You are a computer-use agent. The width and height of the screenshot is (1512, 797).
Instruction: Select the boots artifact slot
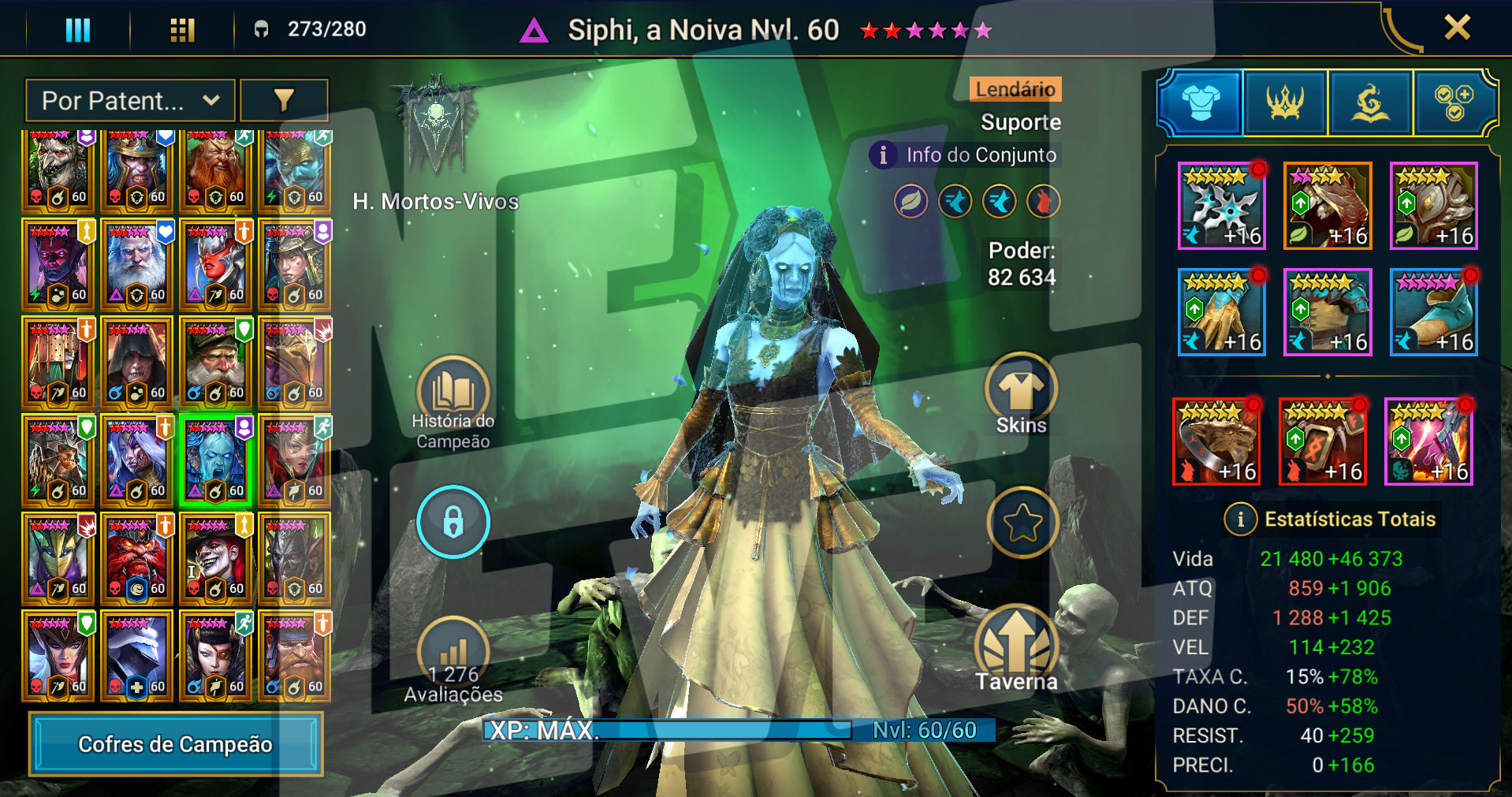pos(1433,312)
